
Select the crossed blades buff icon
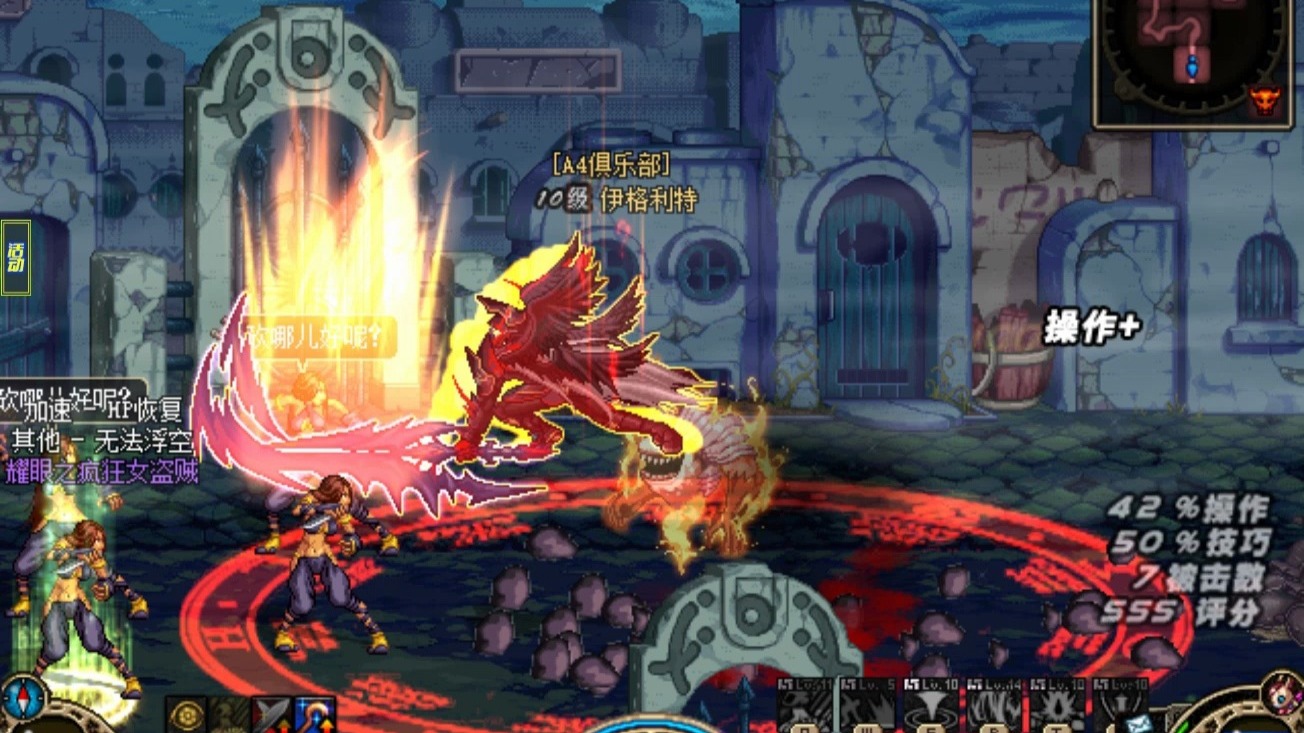[270, 714]
